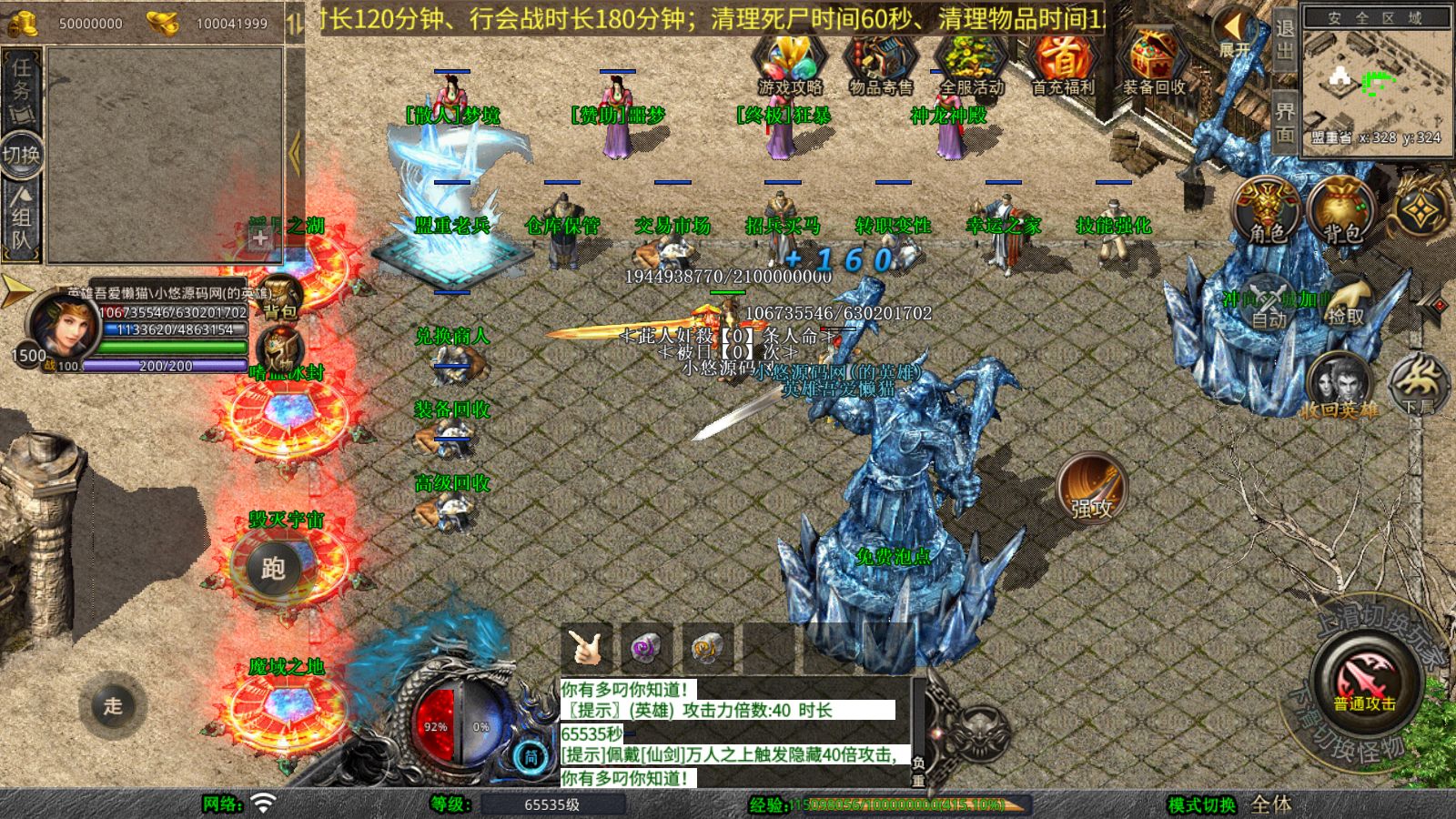This screenshot has width=1456, height=819.
Task: Switch to the 组队 team tab
Action: 22,218
